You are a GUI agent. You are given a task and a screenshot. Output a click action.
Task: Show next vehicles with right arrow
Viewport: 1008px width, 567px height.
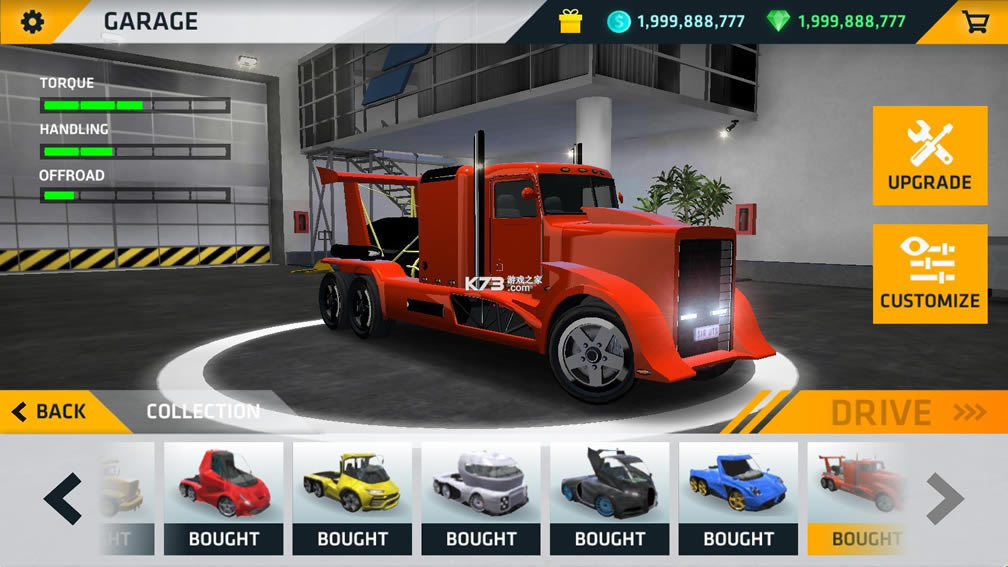[944, 498]
